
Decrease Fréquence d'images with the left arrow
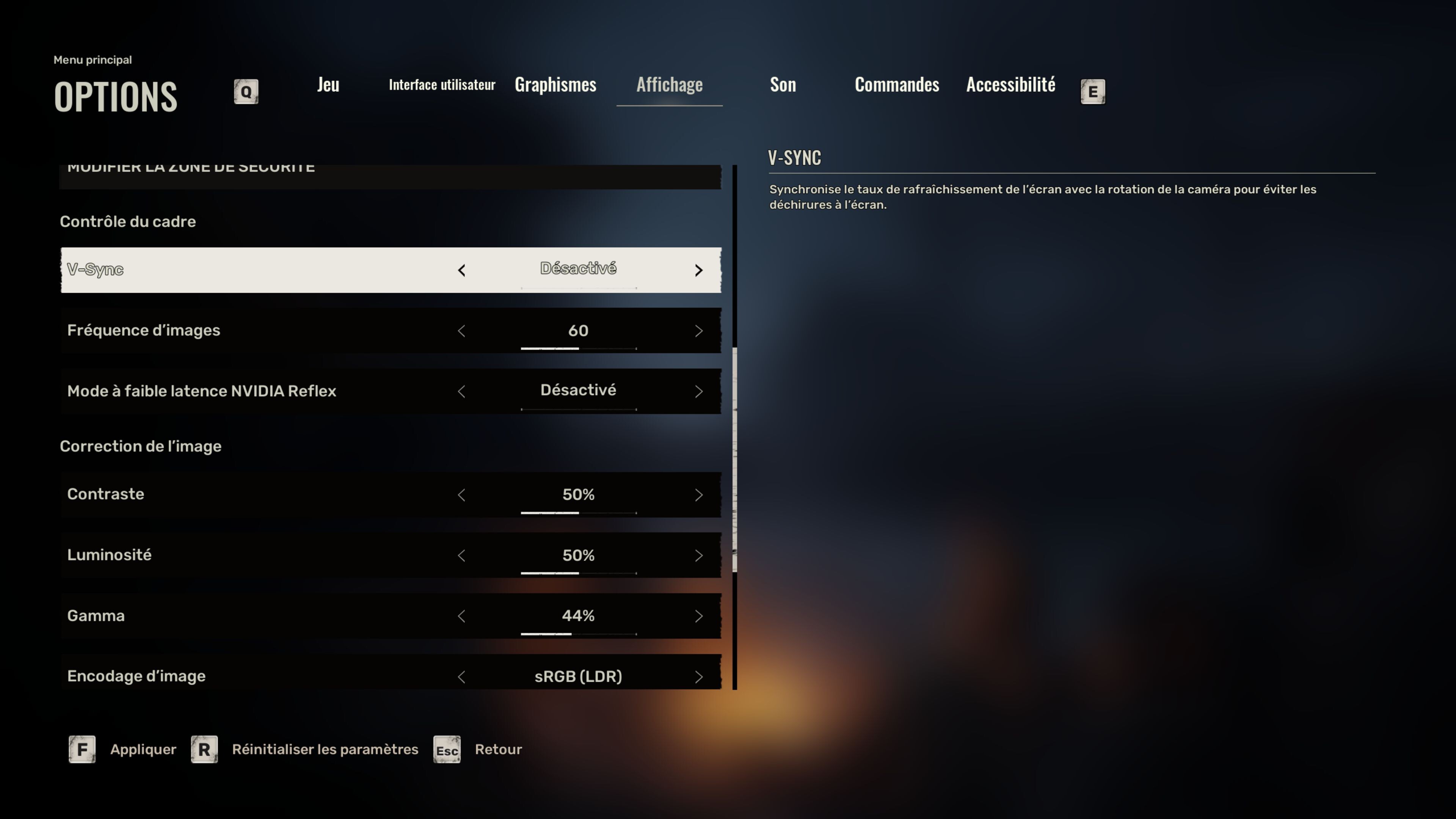[x=462, y=331]
